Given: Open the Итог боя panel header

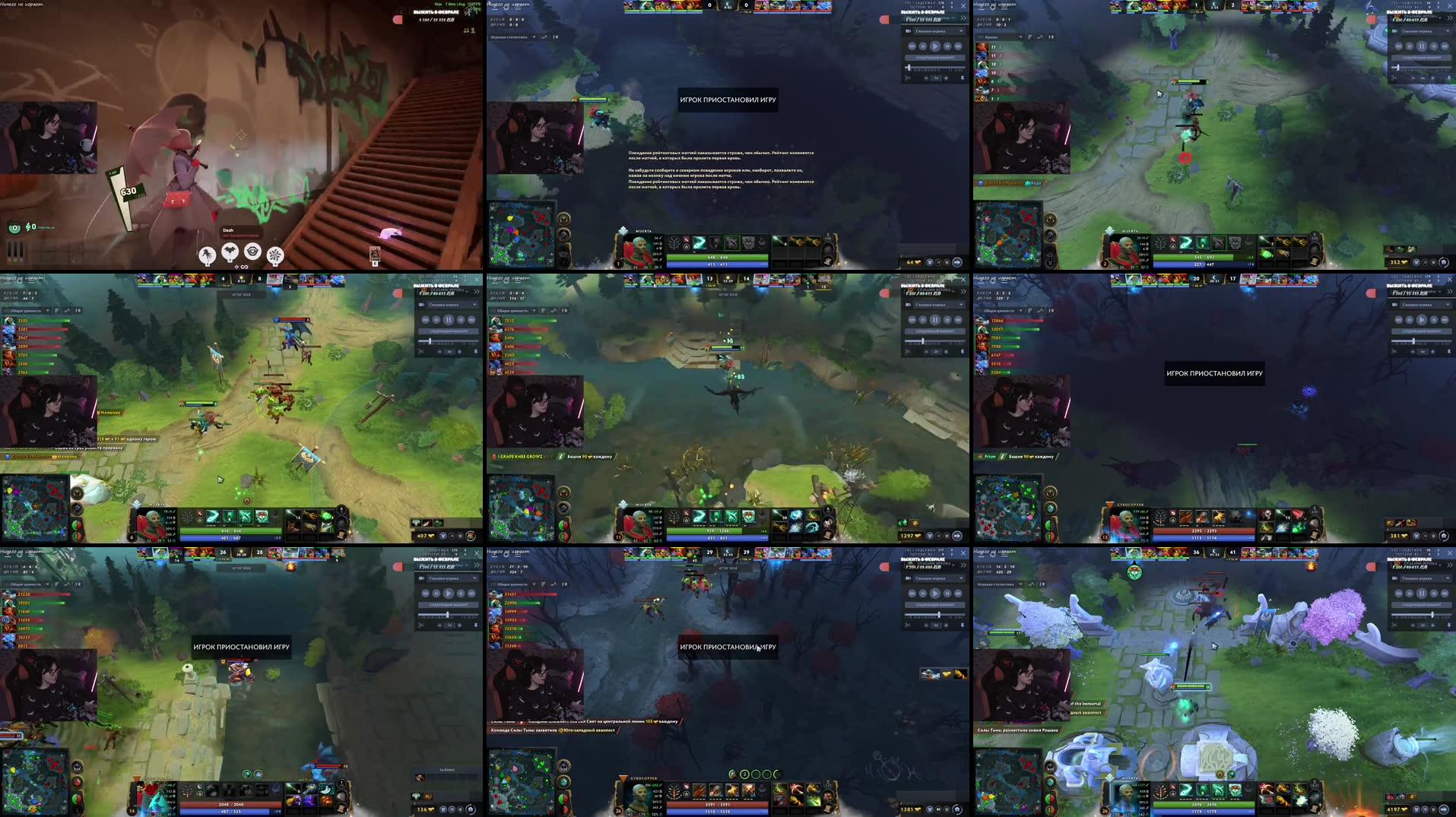Looking at the screenshot, I should point(242,295).
